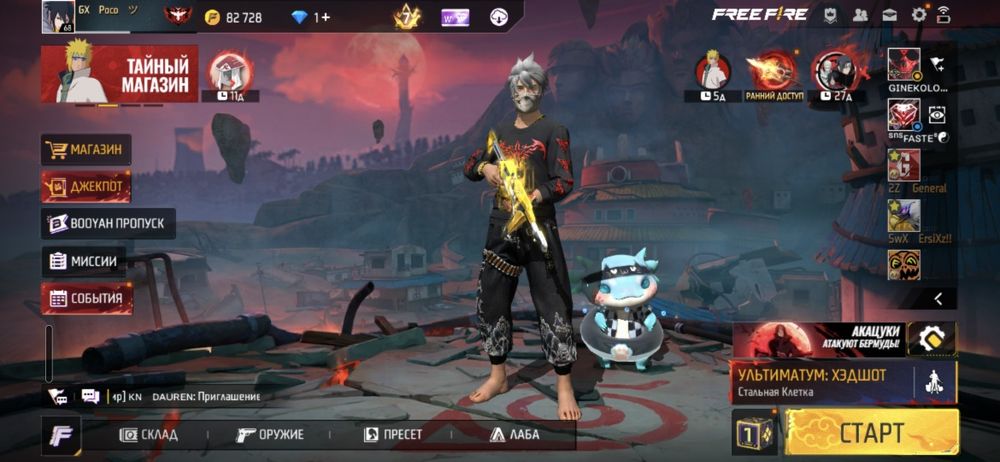Open the МАГАЗИН shop menu

click(86, 150)
